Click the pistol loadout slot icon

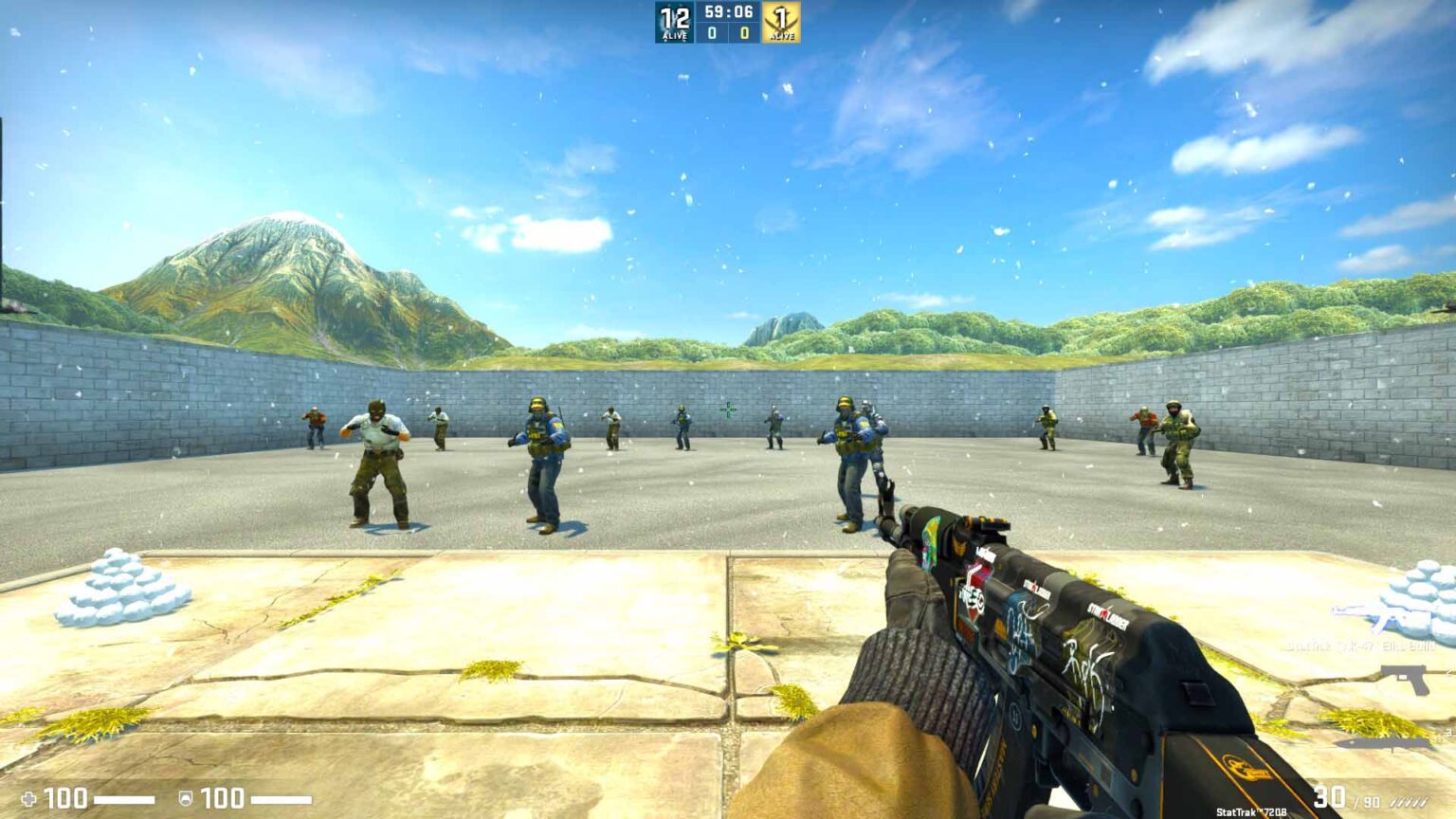[x=1402, y=679]
